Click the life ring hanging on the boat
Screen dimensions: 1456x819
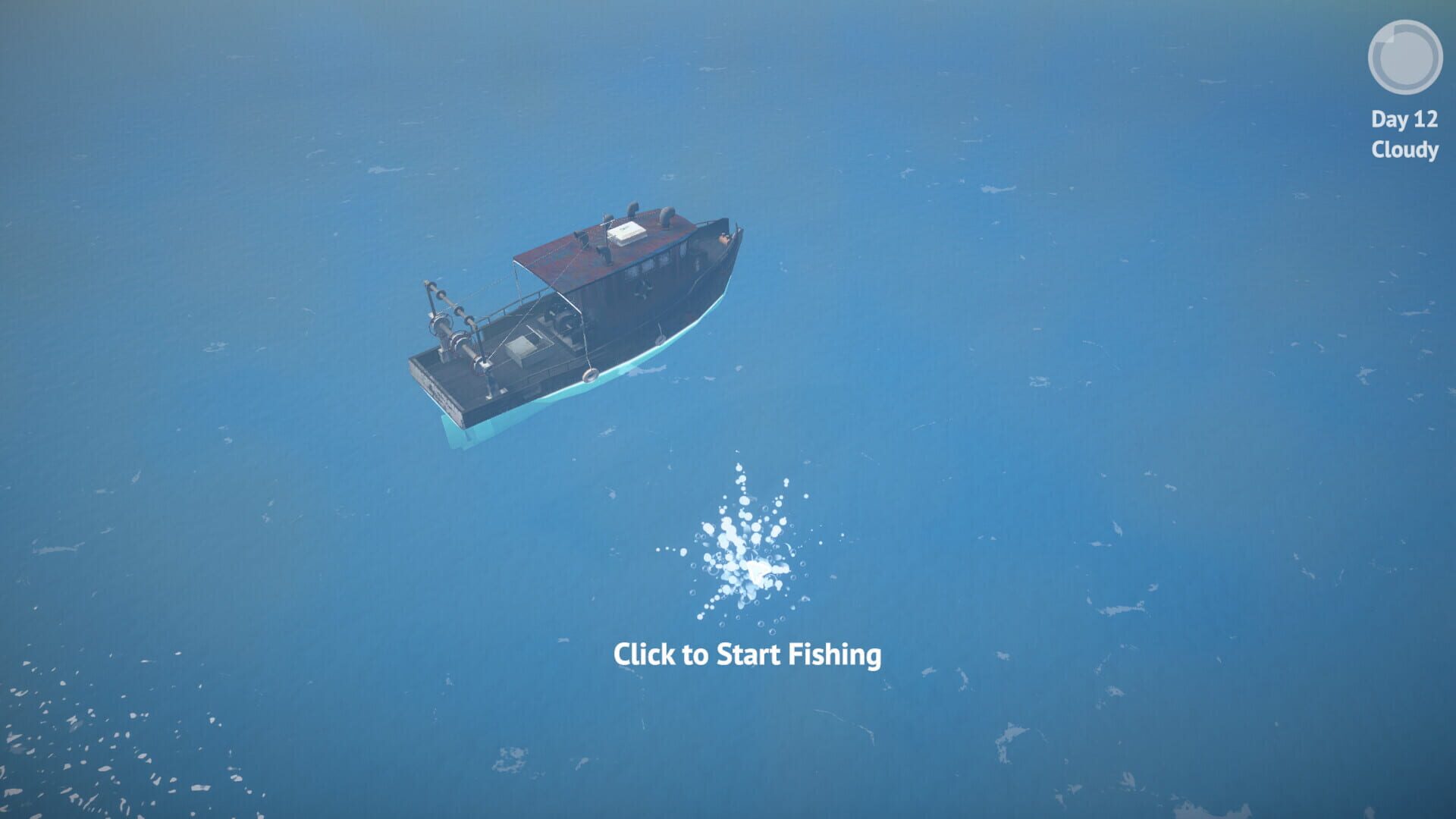coord(591,375)
